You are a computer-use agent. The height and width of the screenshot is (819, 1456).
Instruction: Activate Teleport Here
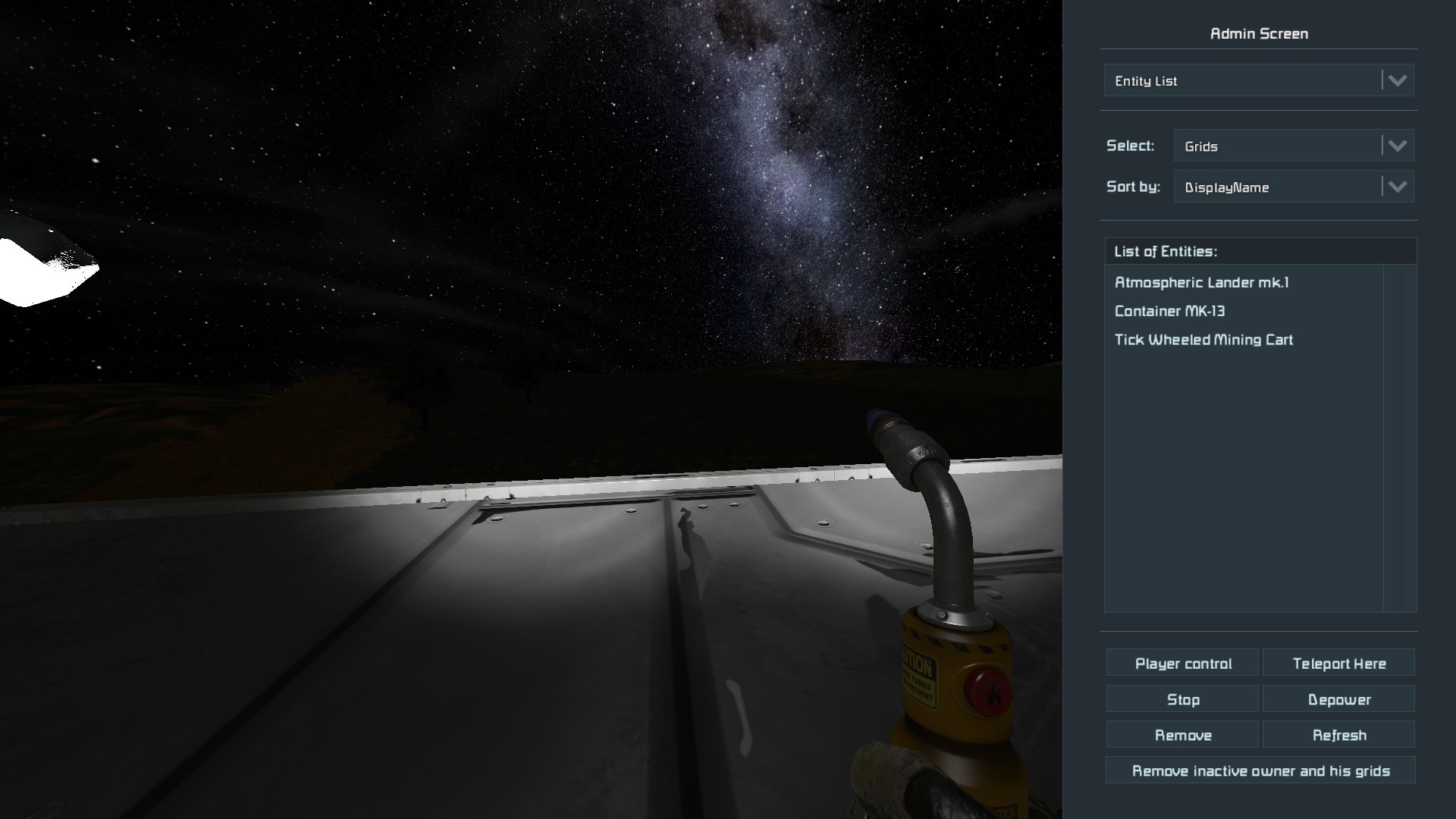click(1338, 664)
